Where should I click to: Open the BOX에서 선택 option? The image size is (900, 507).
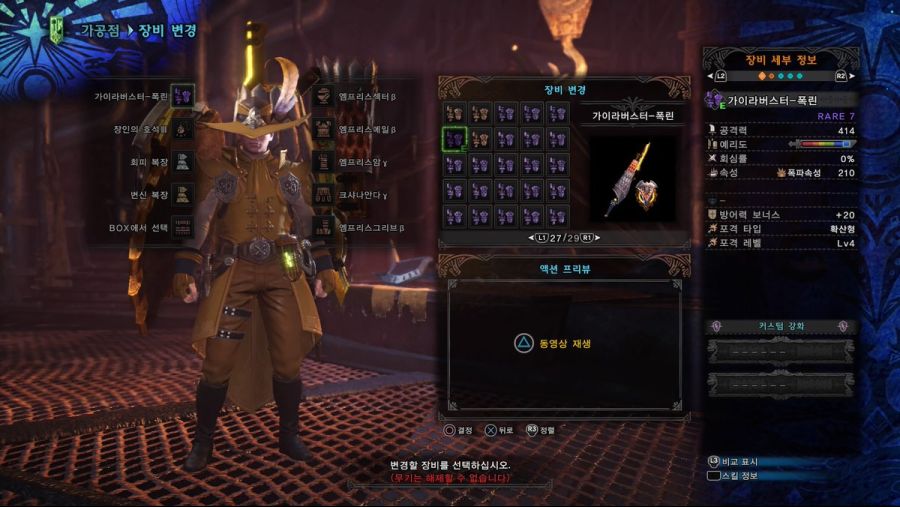point(182,226)
